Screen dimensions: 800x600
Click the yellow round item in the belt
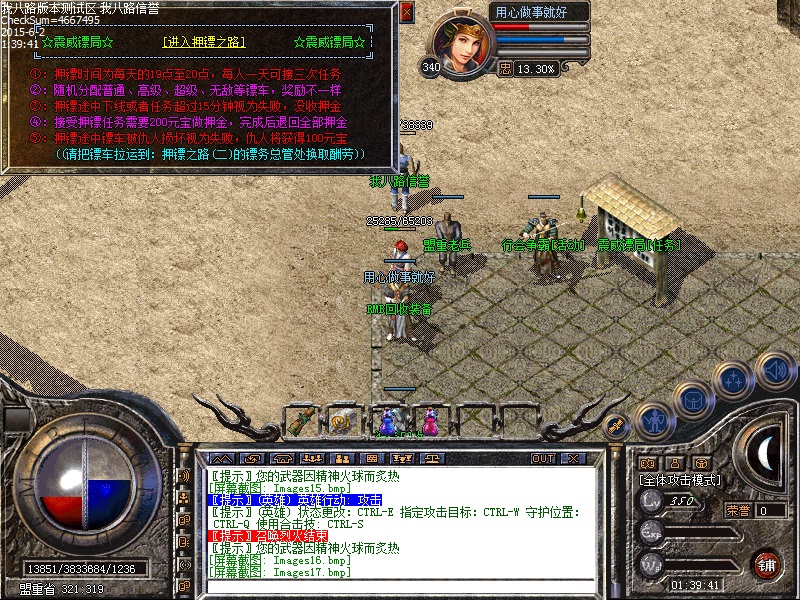tap(342, 421)
